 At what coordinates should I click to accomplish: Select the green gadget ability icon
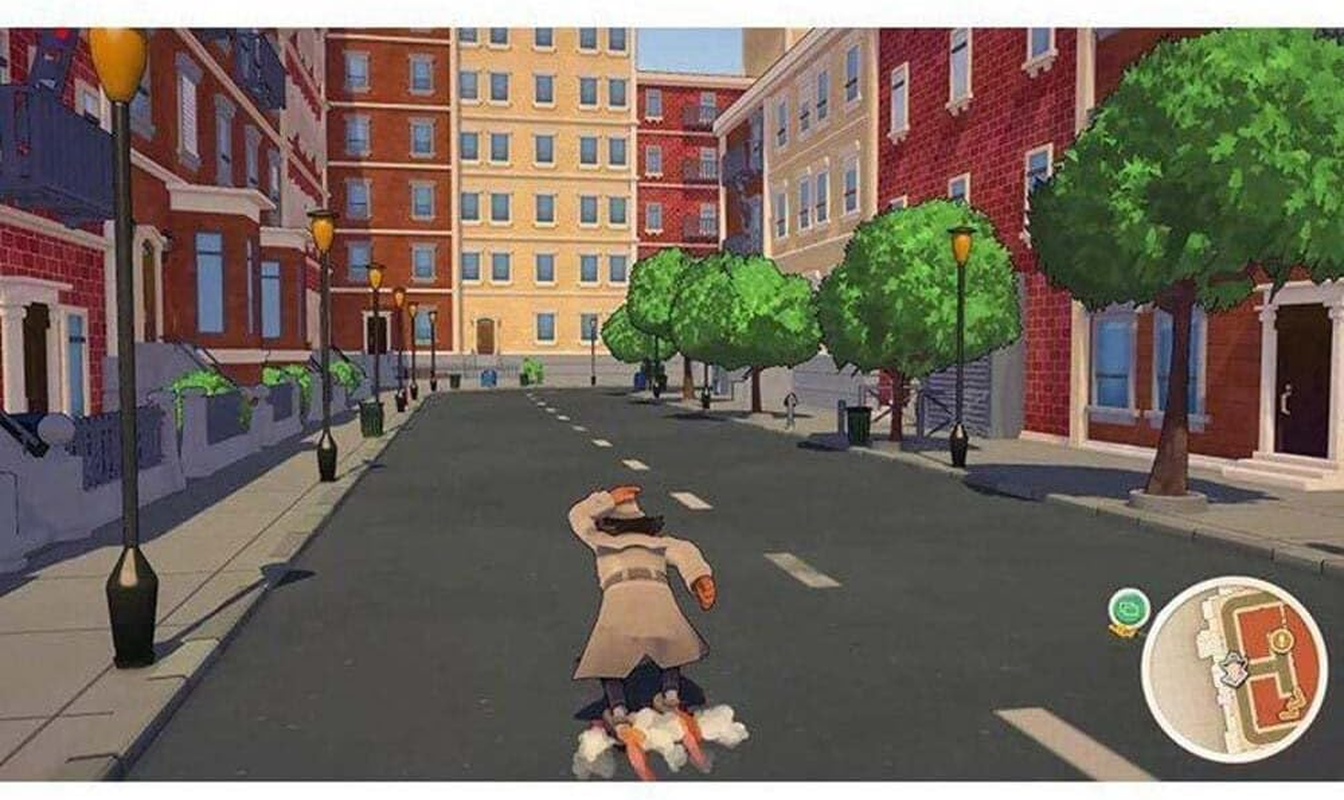pos(1129,608)
